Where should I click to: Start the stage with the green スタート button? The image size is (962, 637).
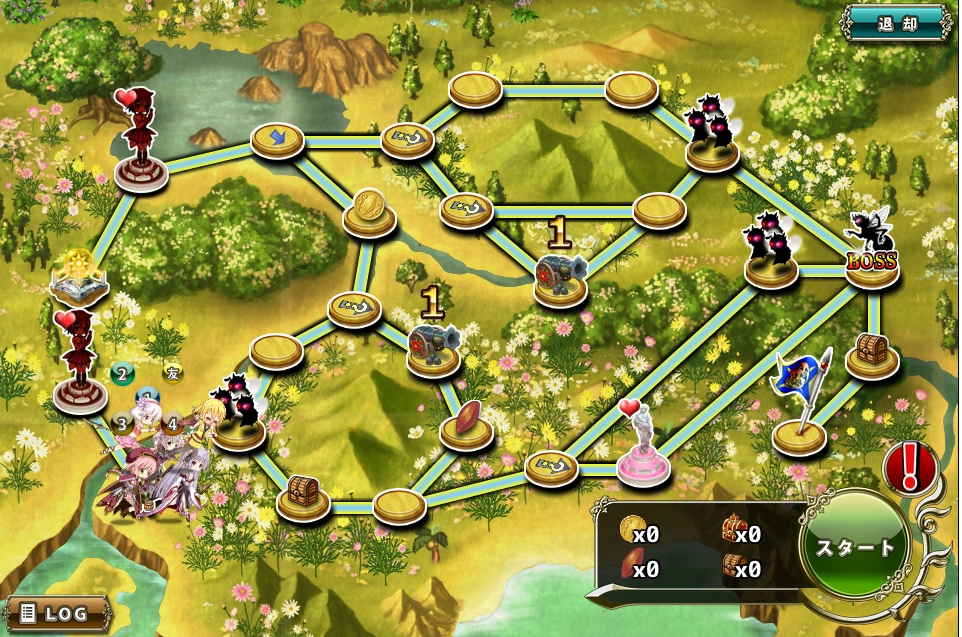click(855, 547)
